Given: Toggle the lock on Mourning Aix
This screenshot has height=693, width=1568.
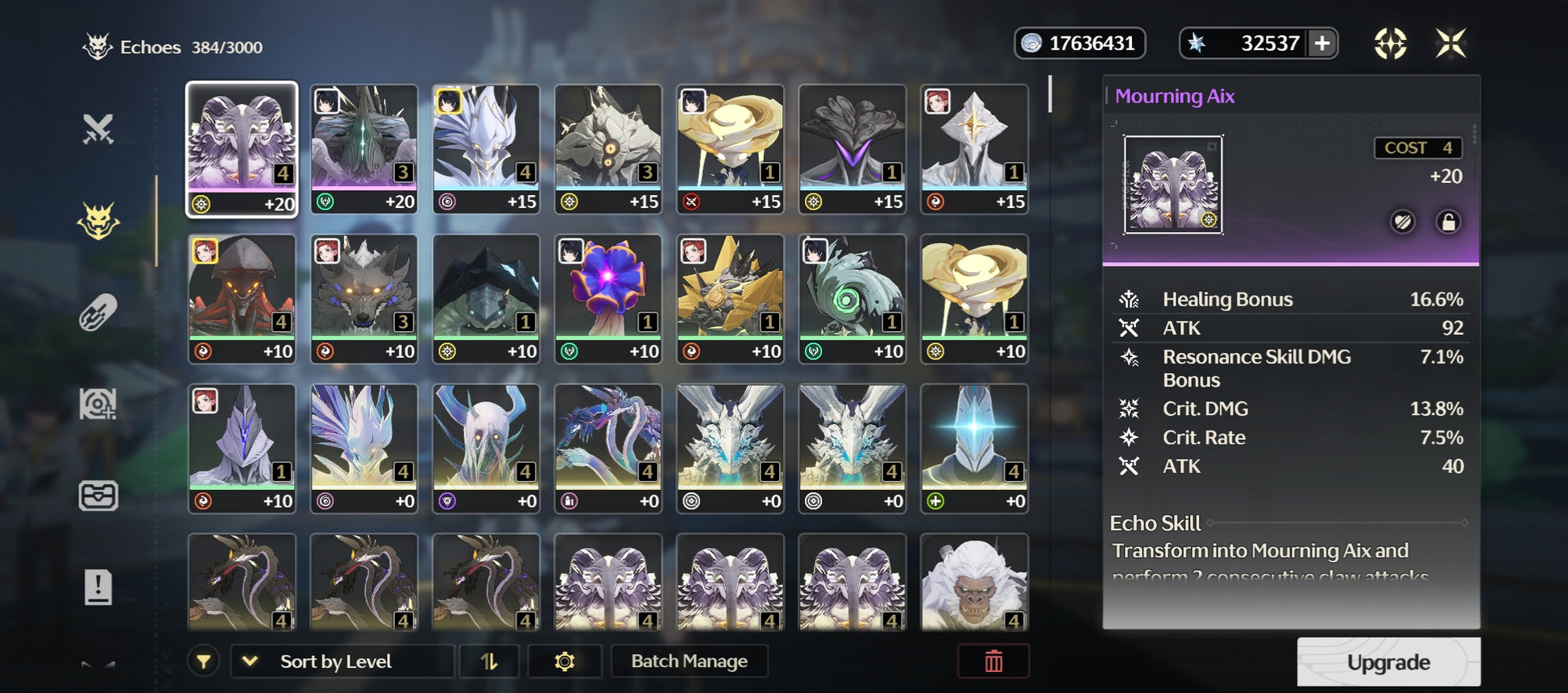Looking at the screenshot, I should [x=1447, y=222].
